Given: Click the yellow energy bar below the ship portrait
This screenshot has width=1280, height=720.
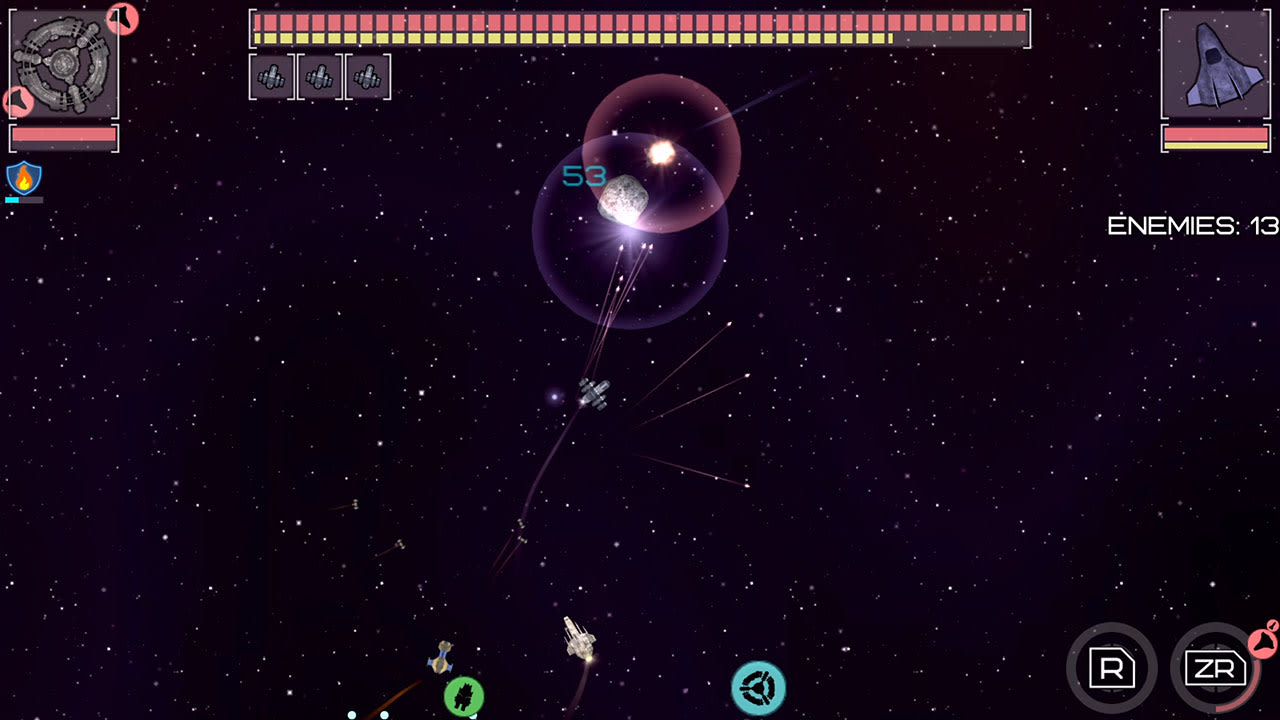Looking at the screenshot, I should click(x=1216, y=144).
